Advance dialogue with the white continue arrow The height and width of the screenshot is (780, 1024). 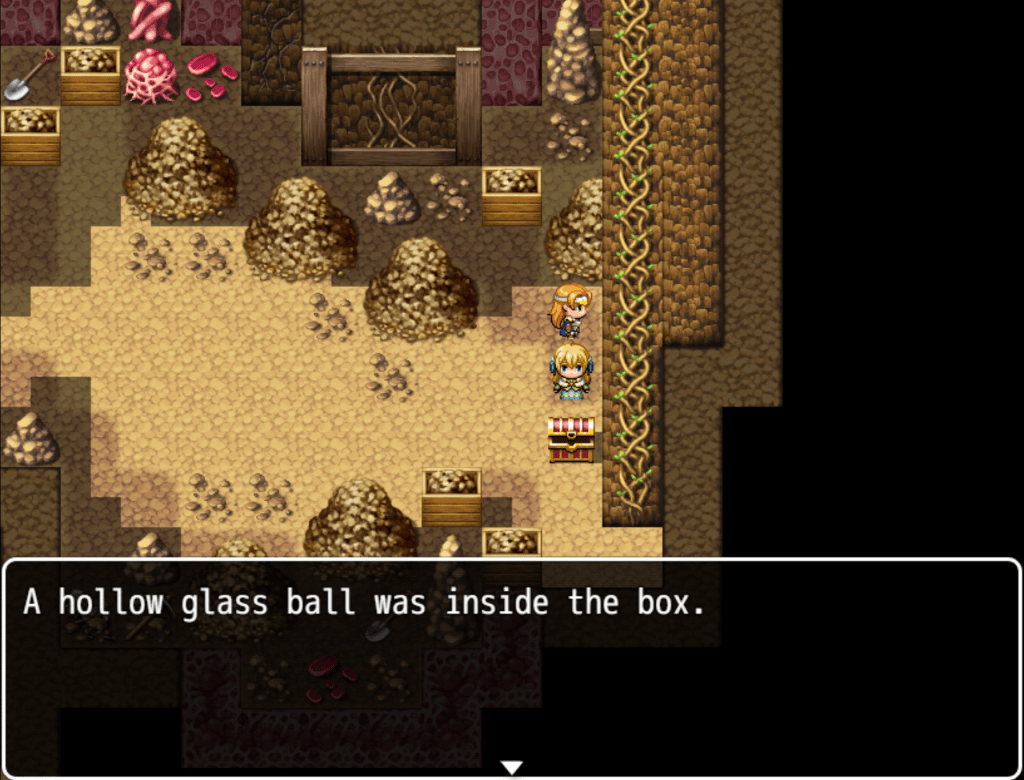coord(511,767)
